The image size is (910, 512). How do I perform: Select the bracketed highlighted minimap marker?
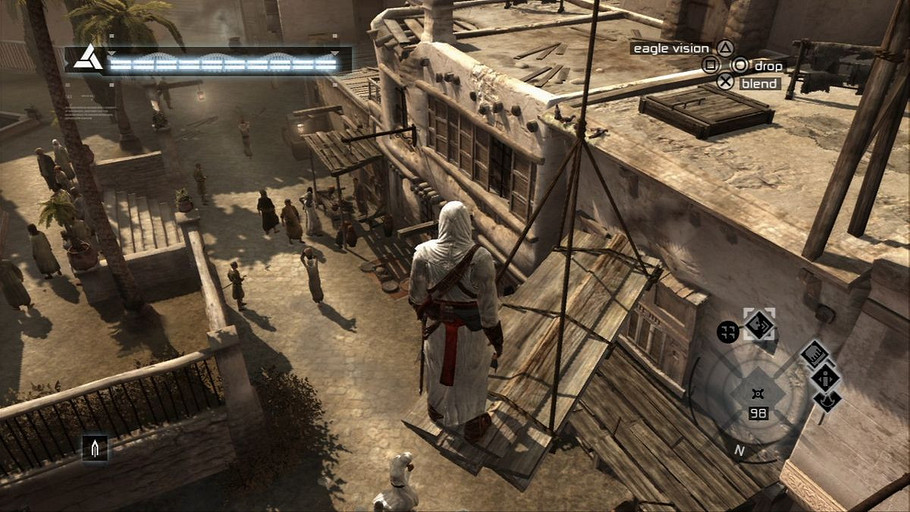[759, 325]
